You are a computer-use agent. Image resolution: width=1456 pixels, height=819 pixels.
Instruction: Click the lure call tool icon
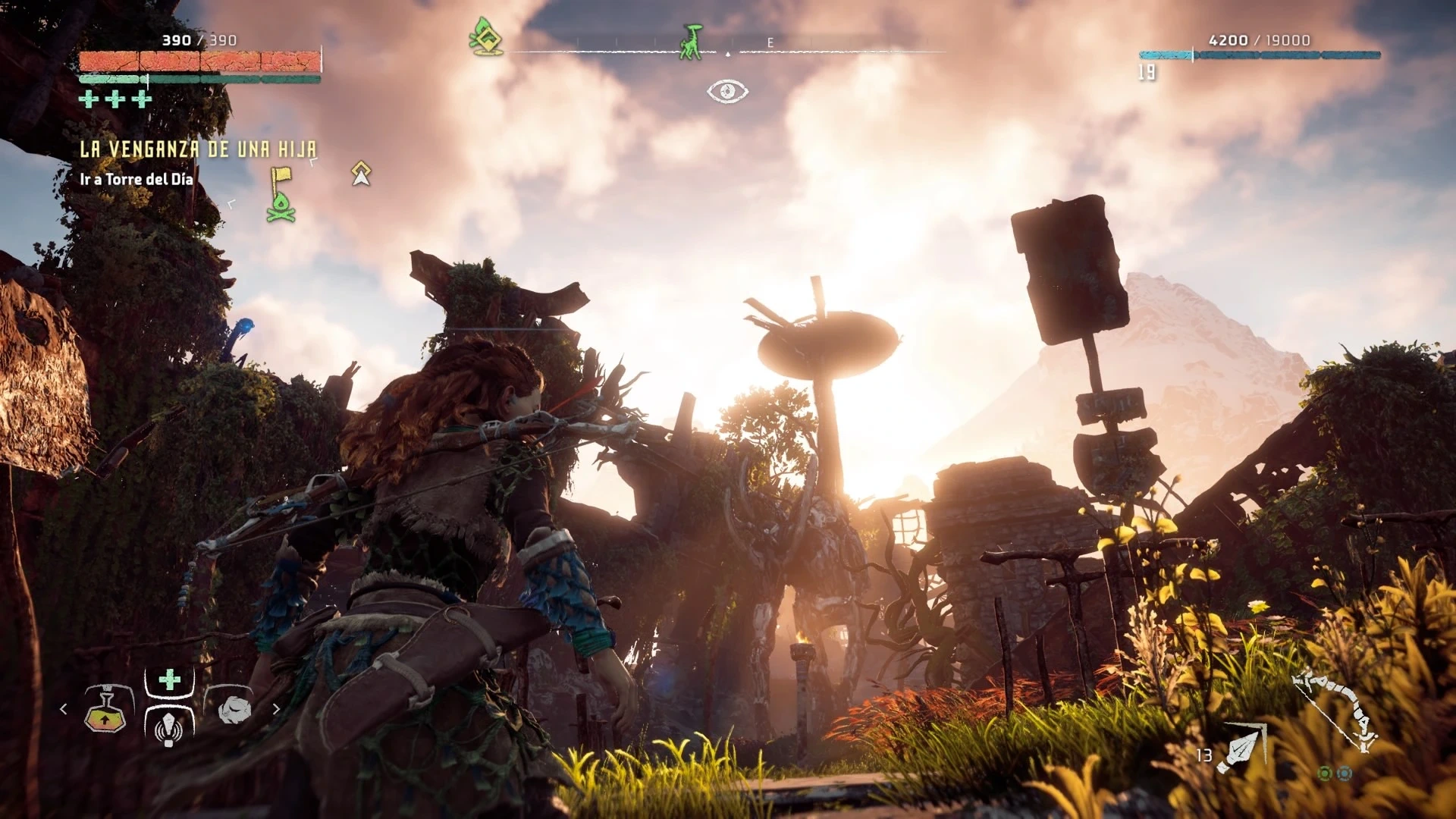coord(169,728)
